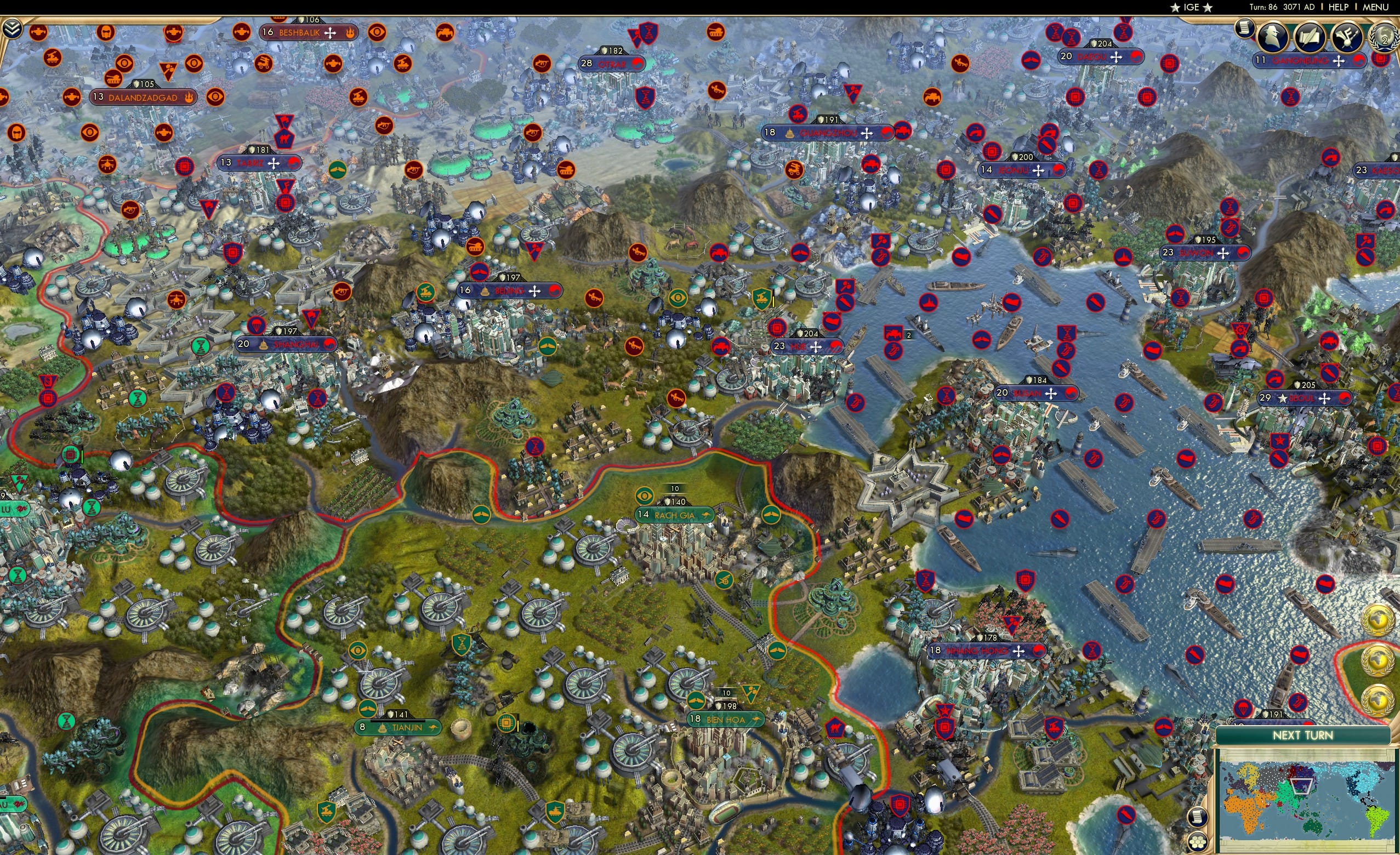Viewport: 1400px width, 855px height.
Task: Select the Beijing city banner
Action: tap(509, 290)
